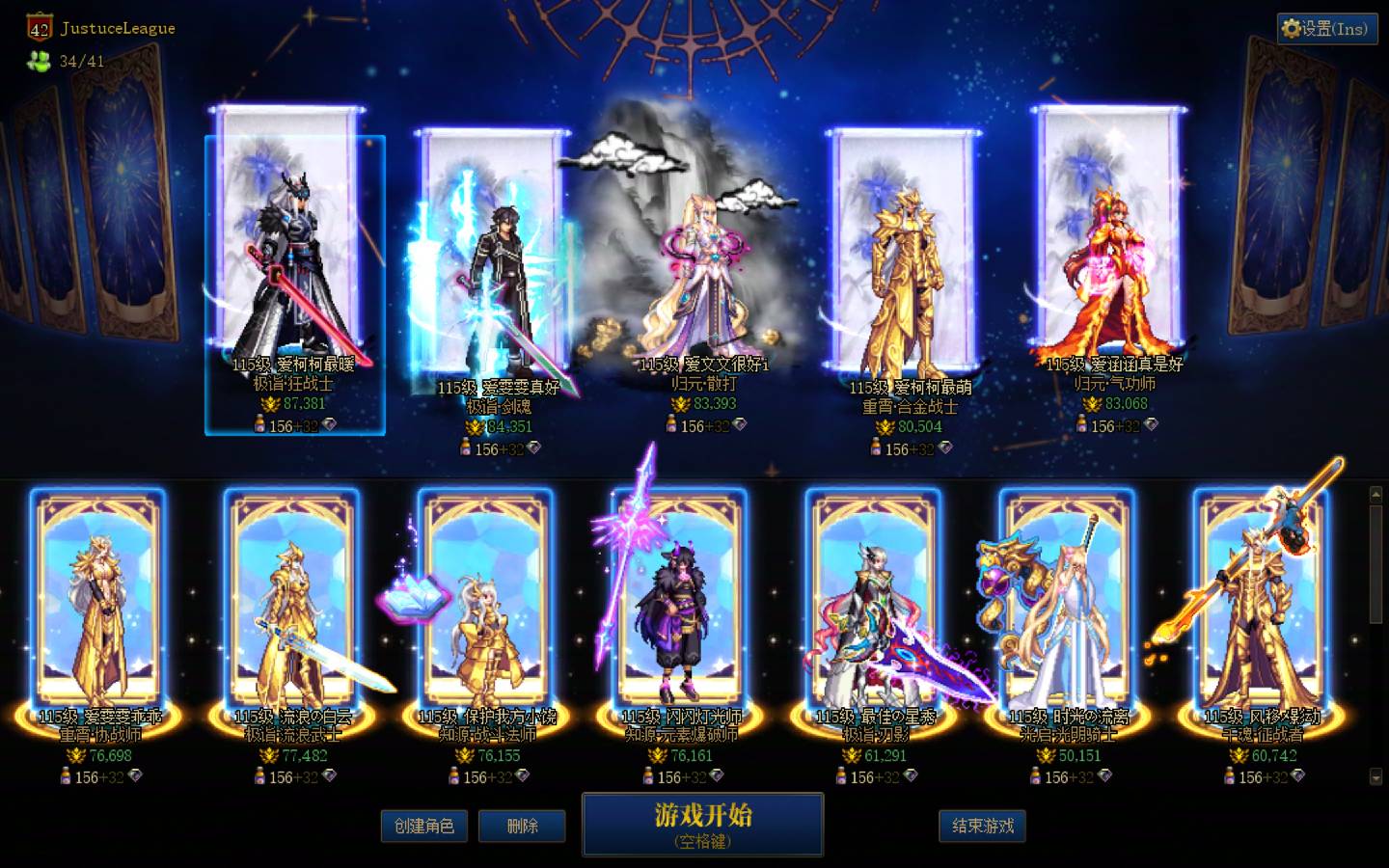Click the 创建角色 create character button
The height and width of the screenshot is (868, 1389).
pos(424,826)
